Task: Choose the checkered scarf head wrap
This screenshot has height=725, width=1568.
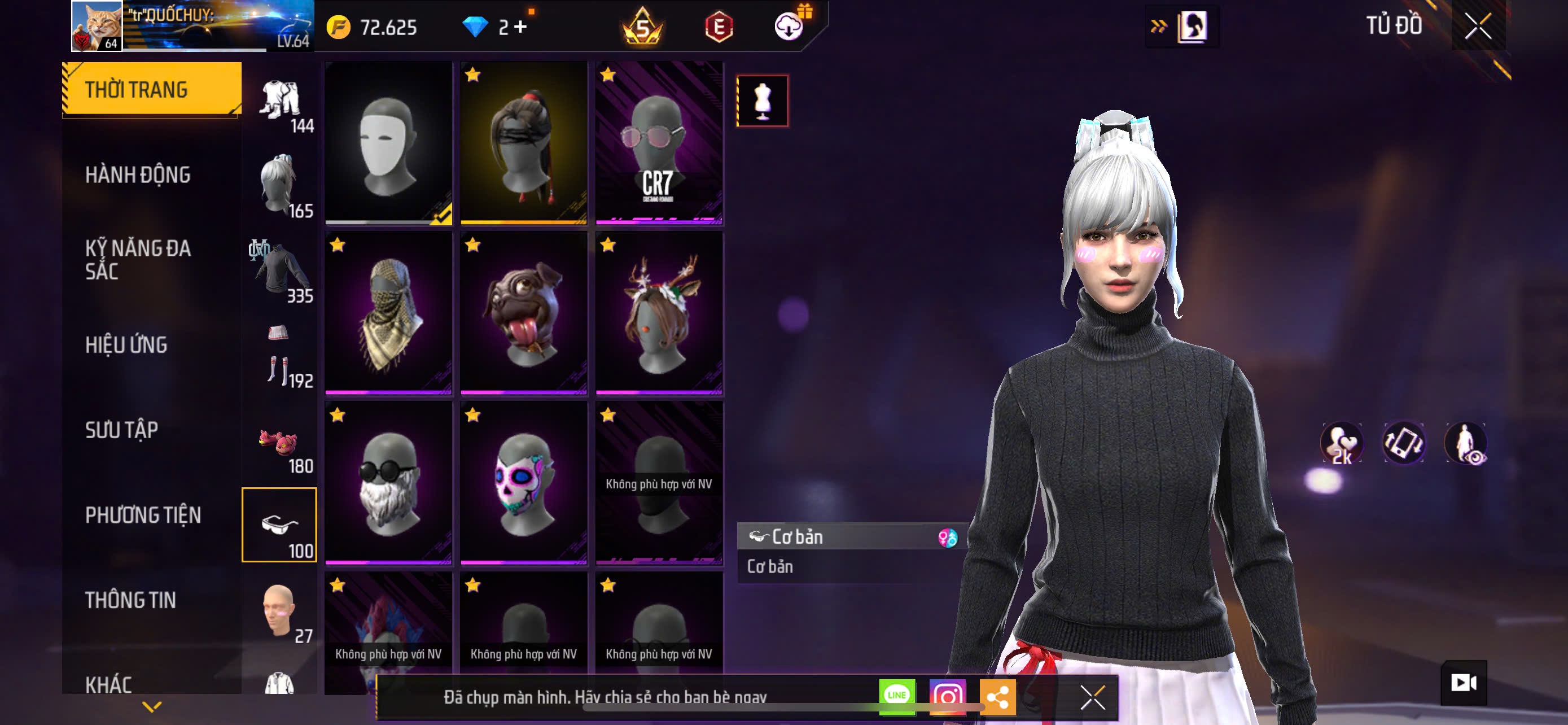Action: pos(388,313)
